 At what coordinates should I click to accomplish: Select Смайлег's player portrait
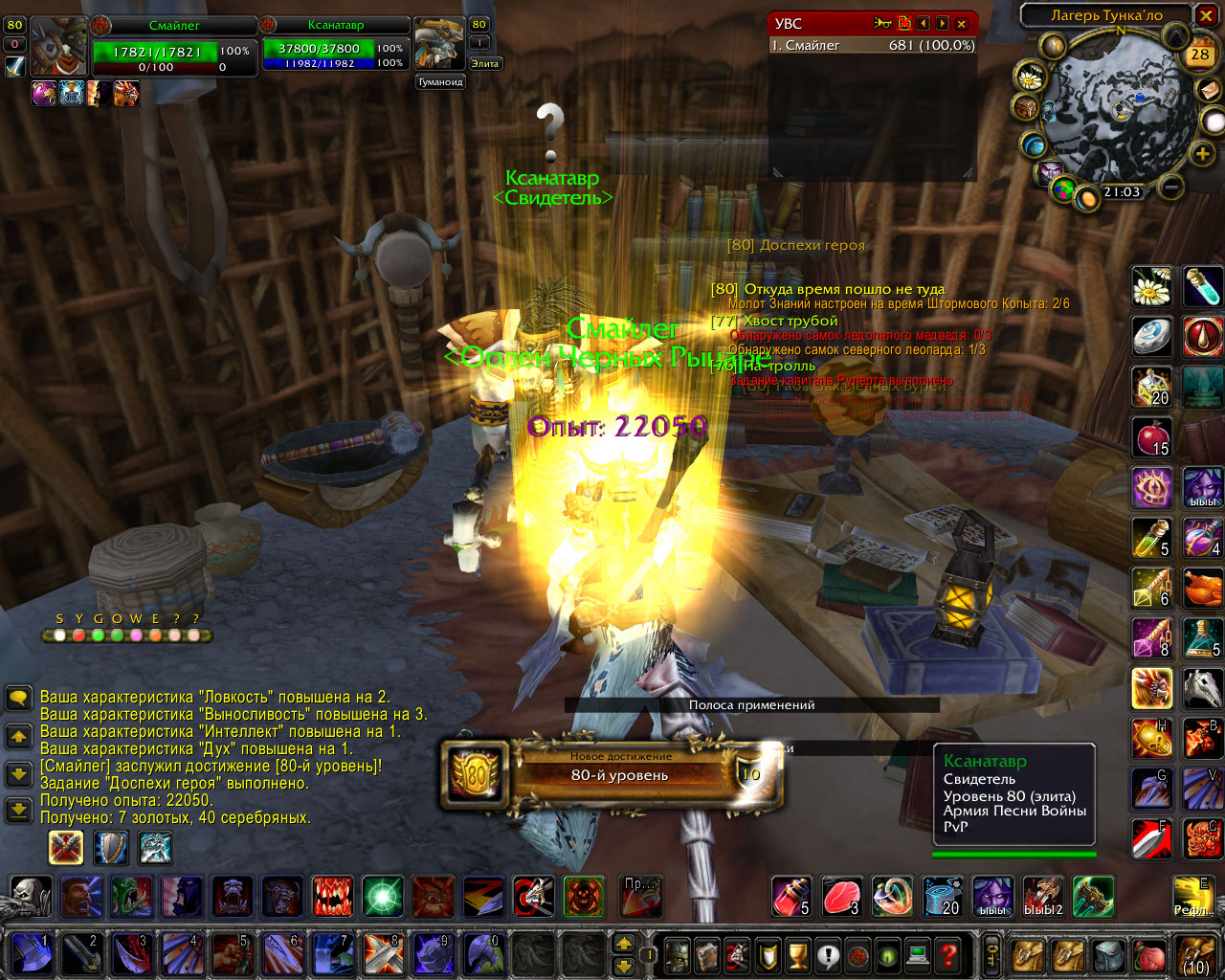pyautogui.click(x=58, y=46)
